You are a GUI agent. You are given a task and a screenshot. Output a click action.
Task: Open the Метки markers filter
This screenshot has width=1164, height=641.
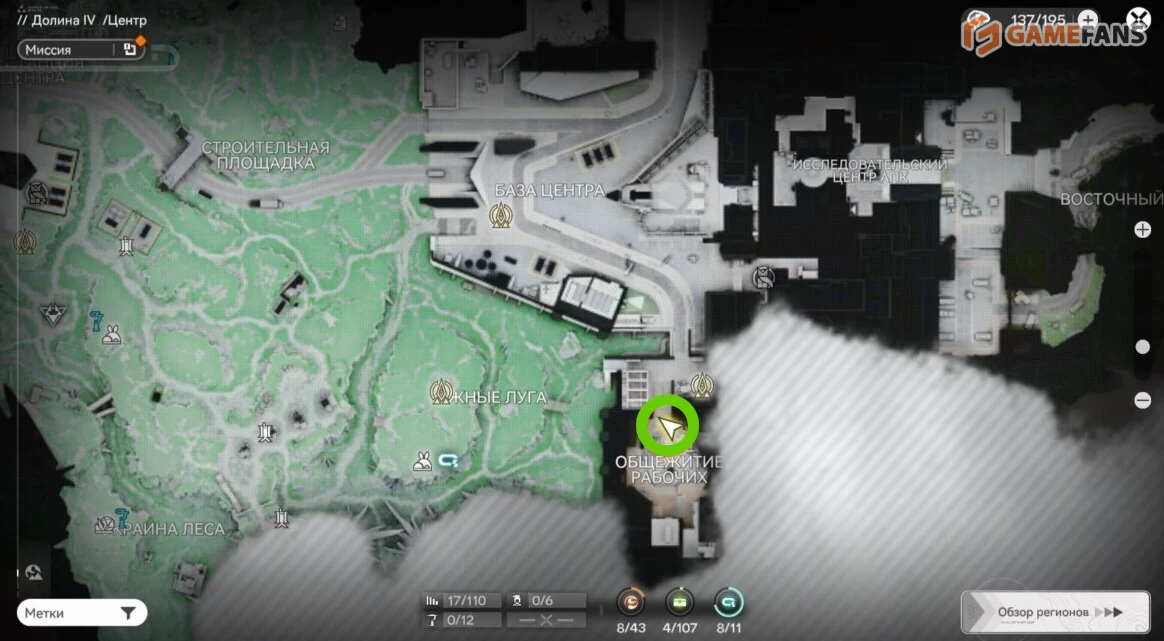(x=82, y=613)
